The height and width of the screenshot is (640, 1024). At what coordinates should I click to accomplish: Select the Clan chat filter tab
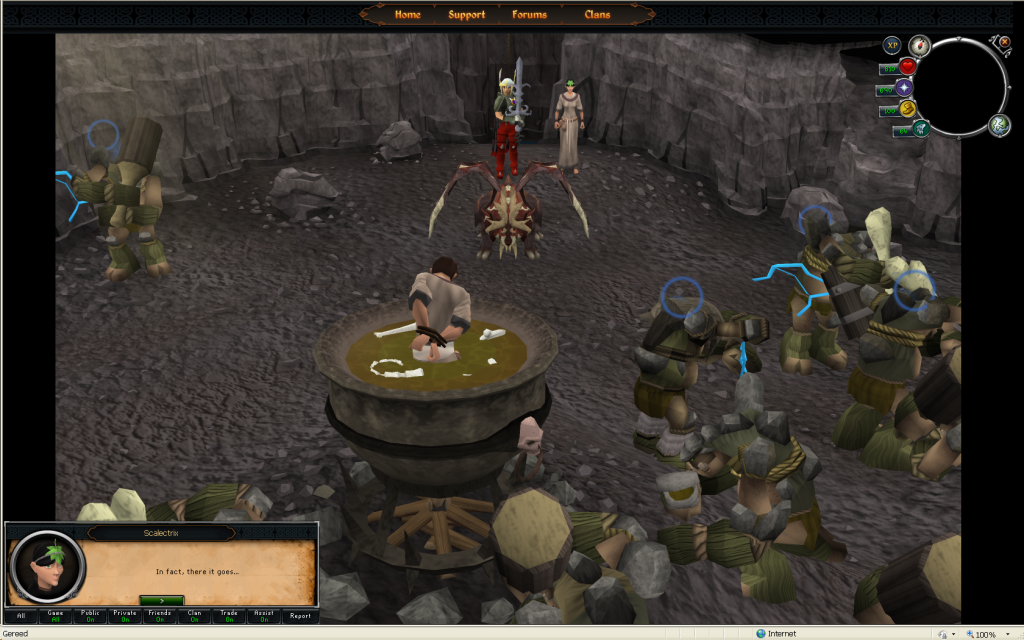194,616
